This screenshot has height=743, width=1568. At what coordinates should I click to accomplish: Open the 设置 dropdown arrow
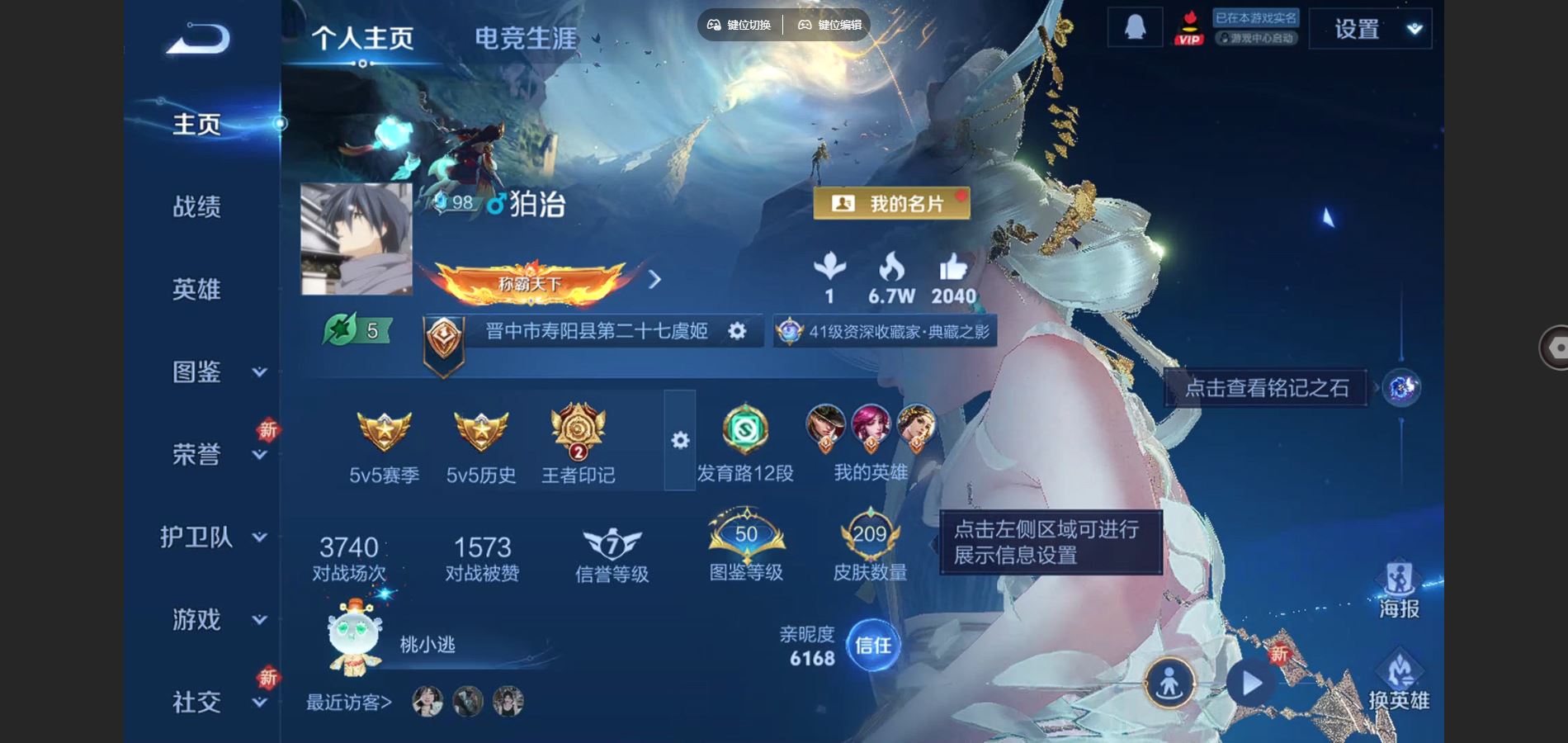pyautogui.click(x=1415, y=26)
